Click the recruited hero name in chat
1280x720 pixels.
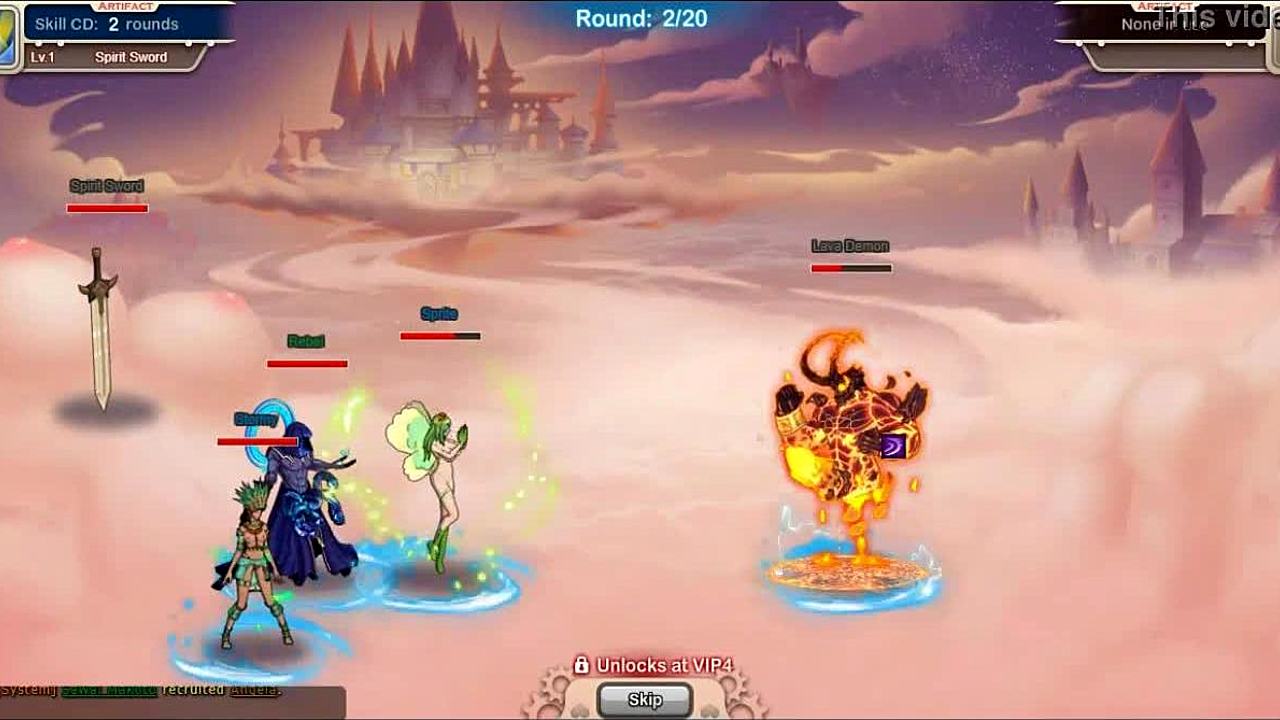tap(253, 690)
